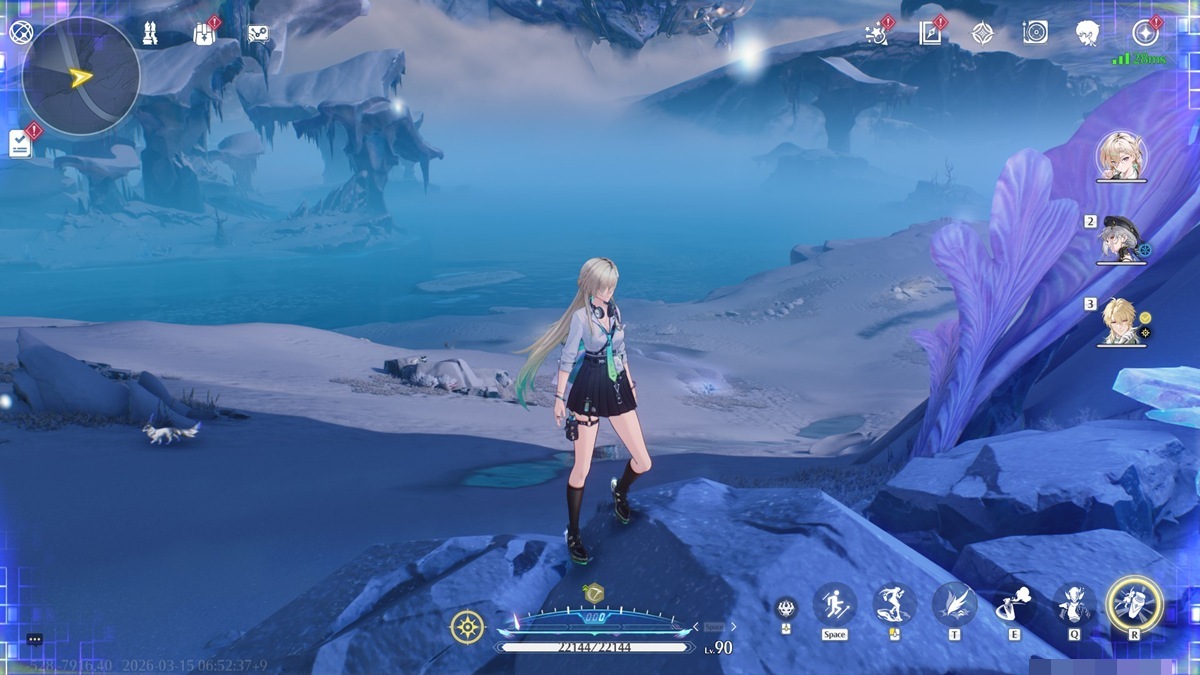1200x675 pixels.
Task: Select the active blonde character portrait
Action: (1121, 155)
